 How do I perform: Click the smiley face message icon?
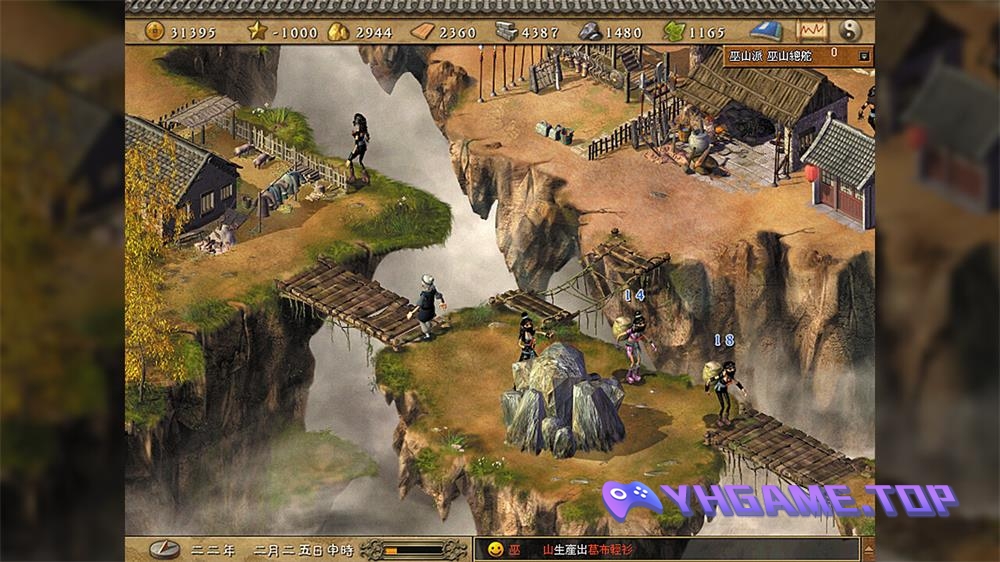(x=493, y=549)
